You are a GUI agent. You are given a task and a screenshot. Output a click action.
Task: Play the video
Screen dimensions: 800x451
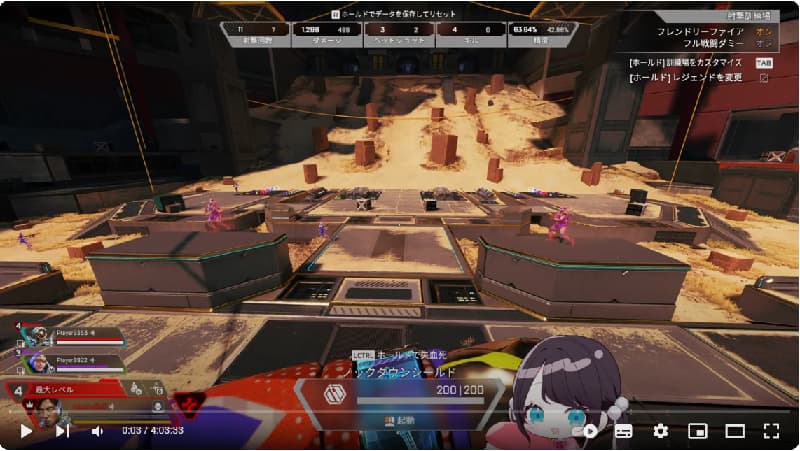tap(27, 431)
